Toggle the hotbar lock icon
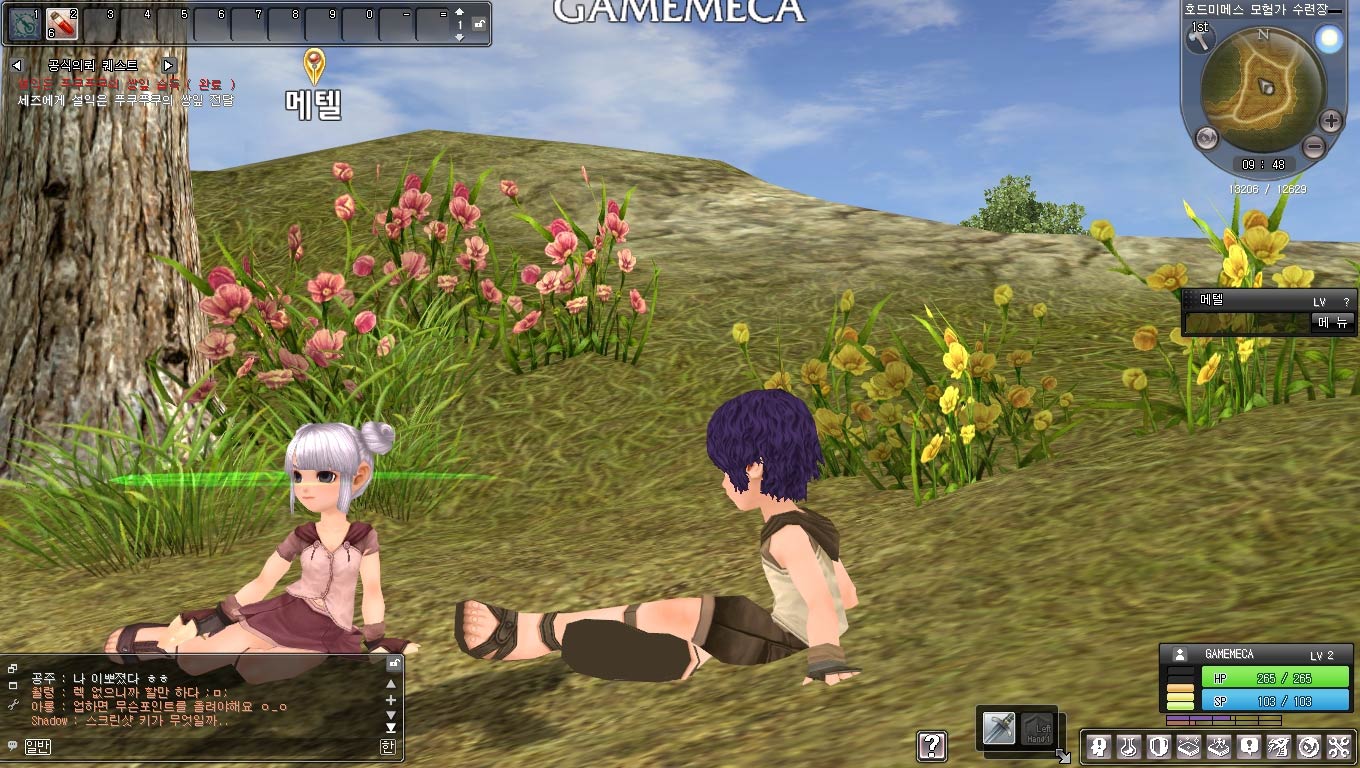Screen dimensions: 1360x768 [480, 24]
